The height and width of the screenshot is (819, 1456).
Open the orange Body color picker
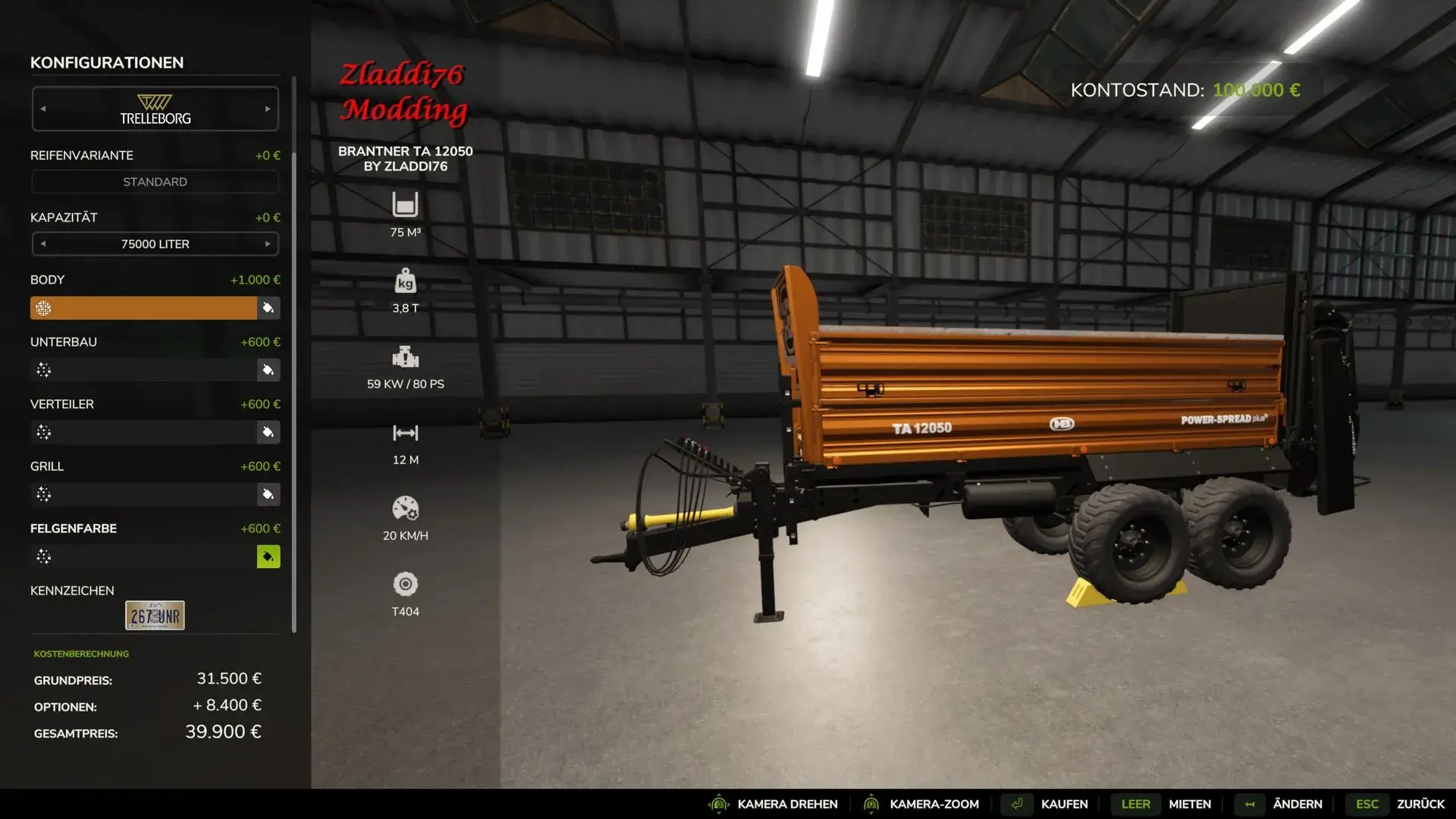(268, 308)
